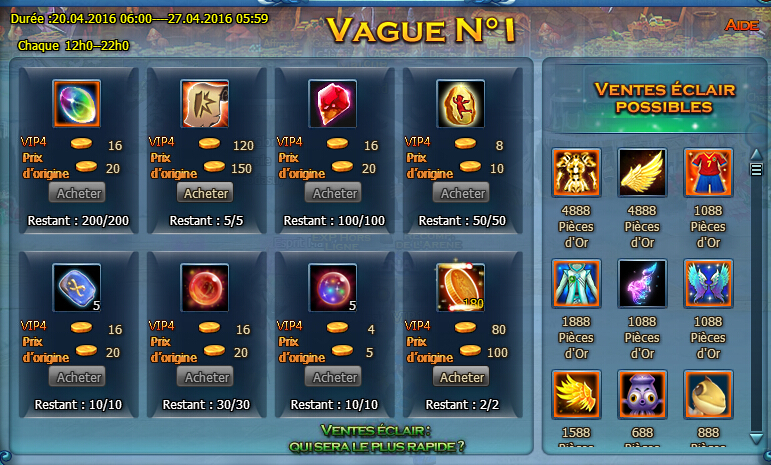Click Acheter under the 120-gold scroll
The height and width of the screenshot is (465, 771).
[207, 193]
